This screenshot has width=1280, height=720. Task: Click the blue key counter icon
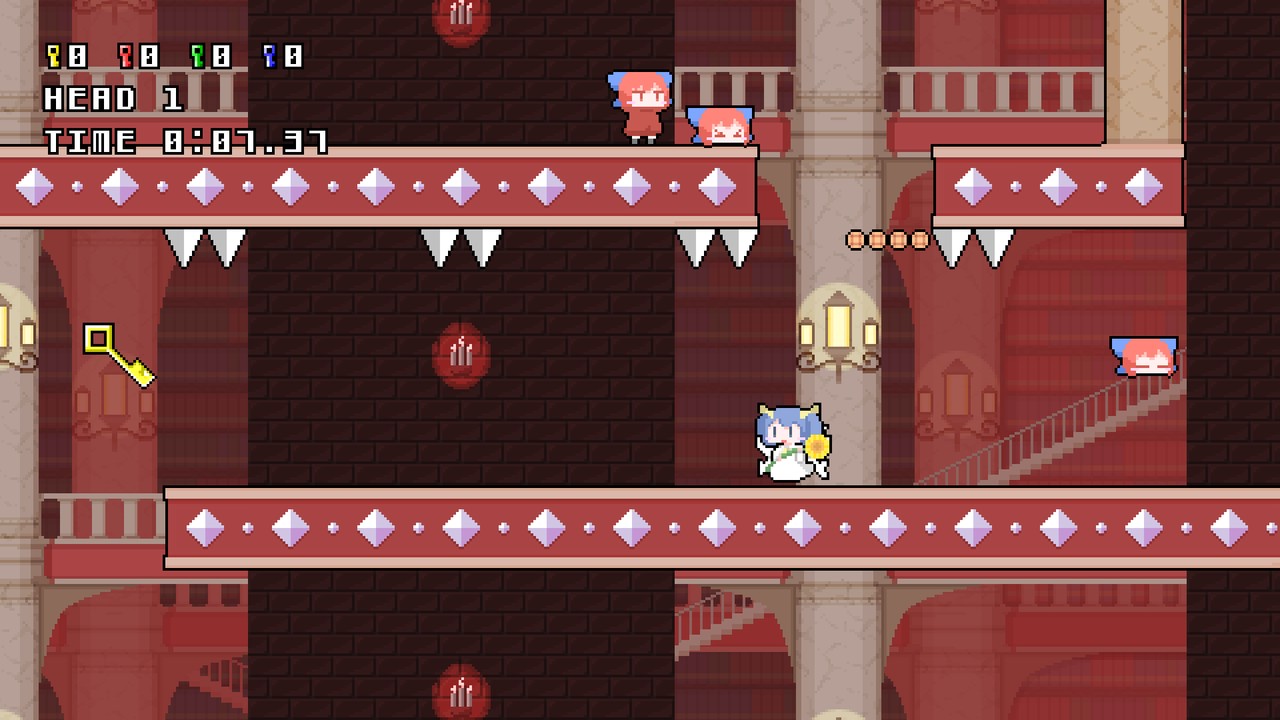coord(268,57)
